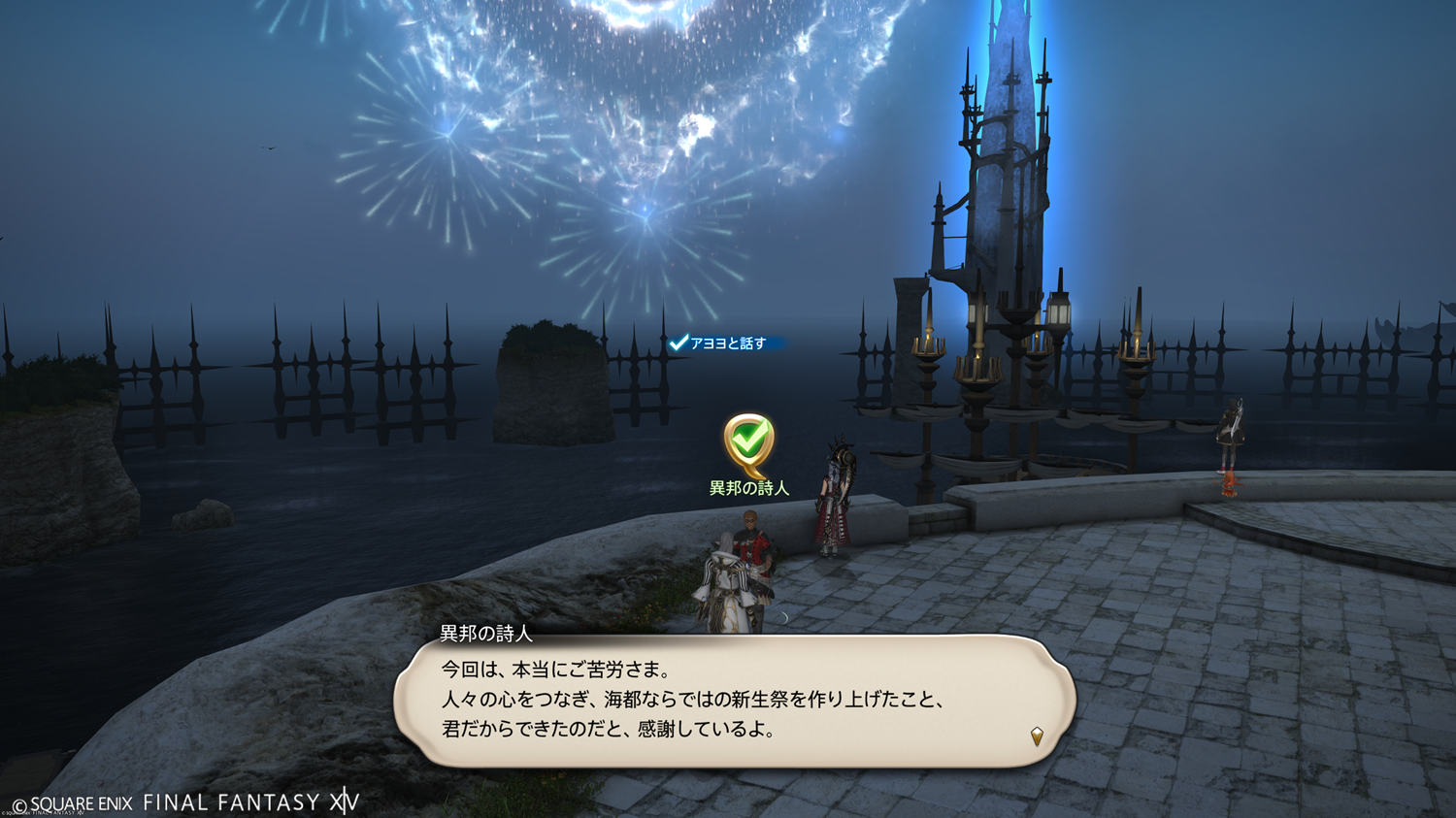
Task: Click the 異邦の詩人 dialogue text window
Action: [734, 701]
